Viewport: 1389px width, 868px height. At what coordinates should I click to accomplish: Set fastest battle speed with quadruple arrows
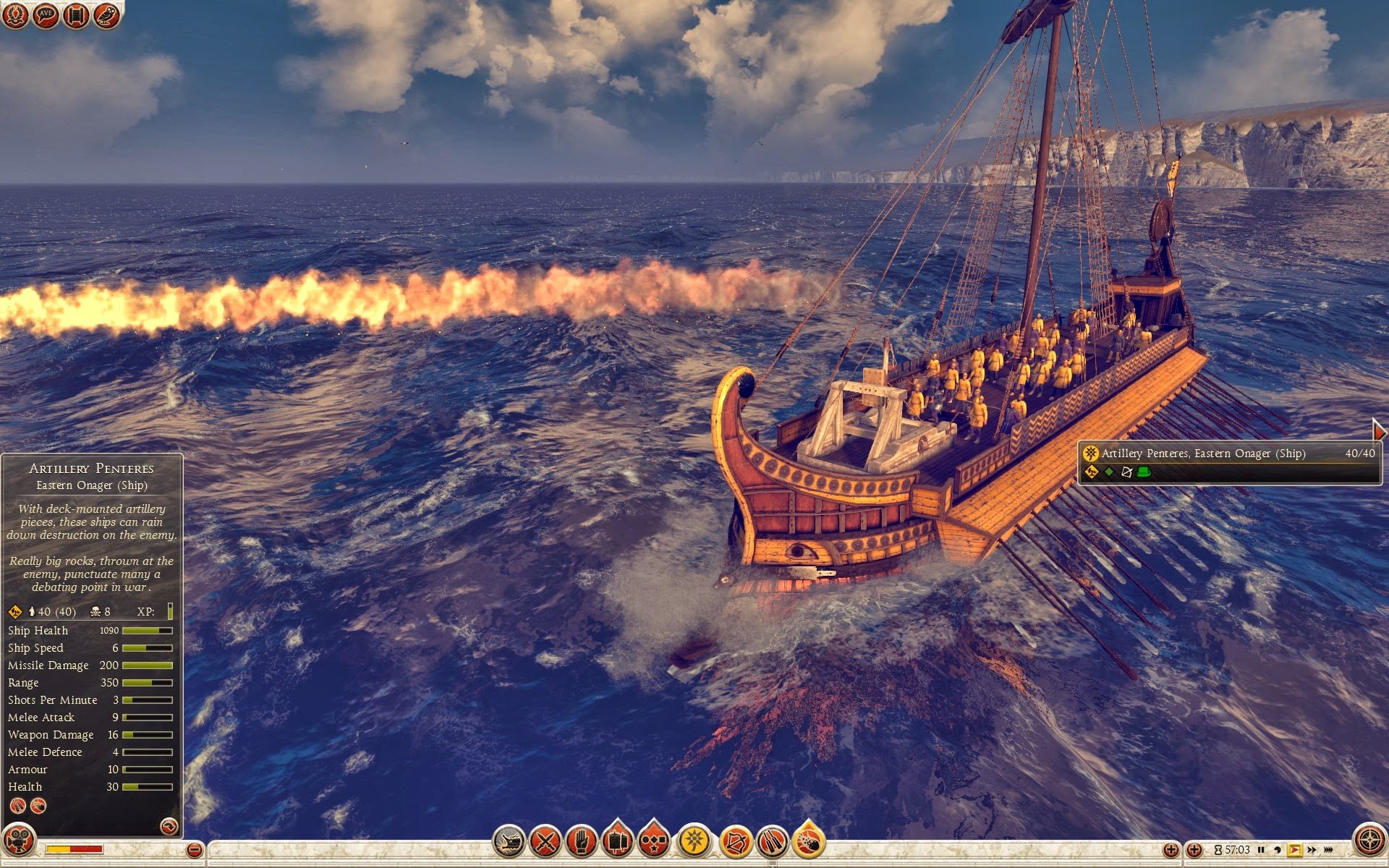[x=1328, y=850]
